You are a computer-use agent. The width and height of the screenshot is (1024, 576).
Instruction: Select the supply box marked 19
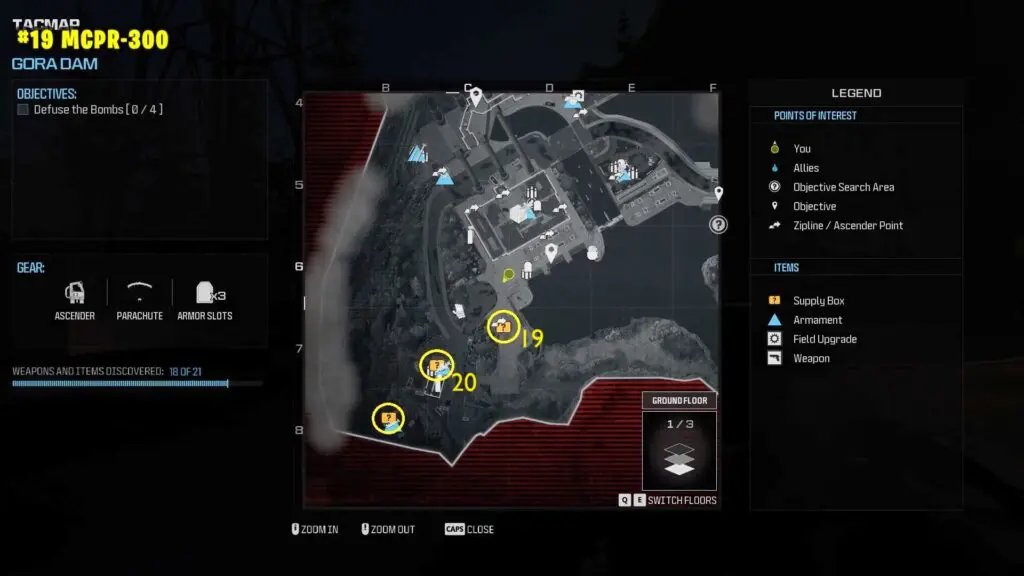tap(502, 326)
